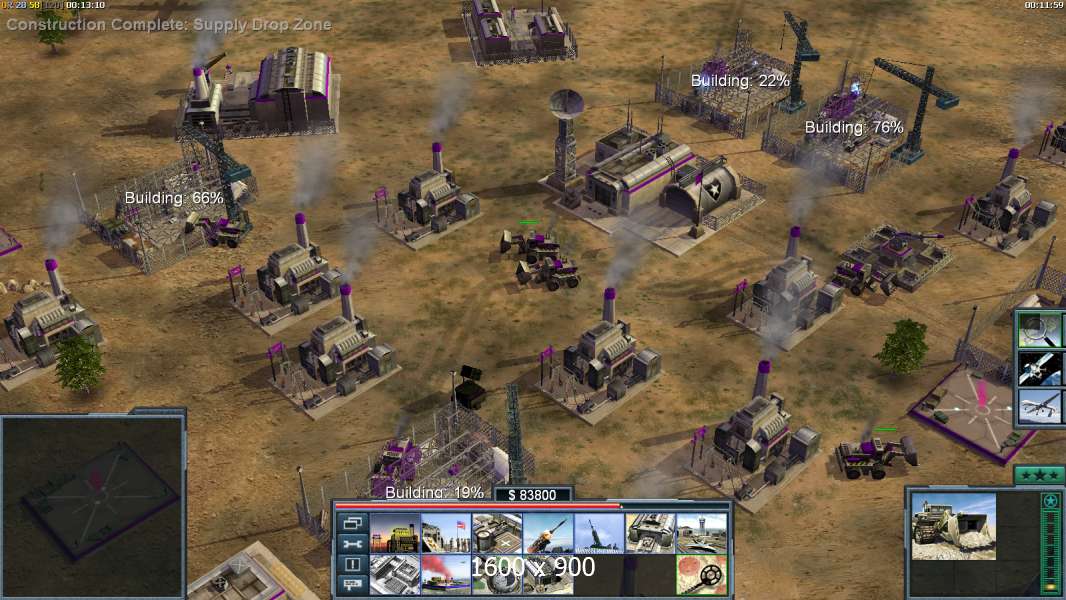1066x600 pixels.
Task: Use the Spy Satellite power shortcut
Action: (1040, 368)
